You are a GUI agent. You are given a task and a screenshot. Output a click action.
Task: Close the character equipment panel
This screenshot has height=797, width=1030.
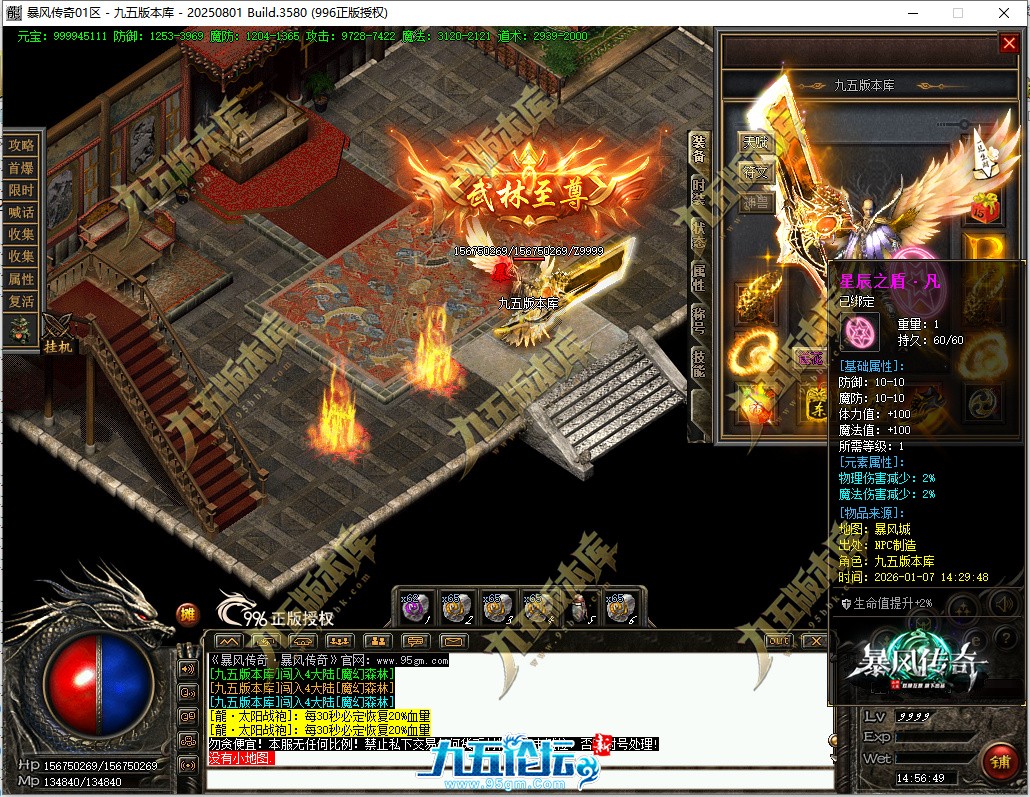point(1008,43)
